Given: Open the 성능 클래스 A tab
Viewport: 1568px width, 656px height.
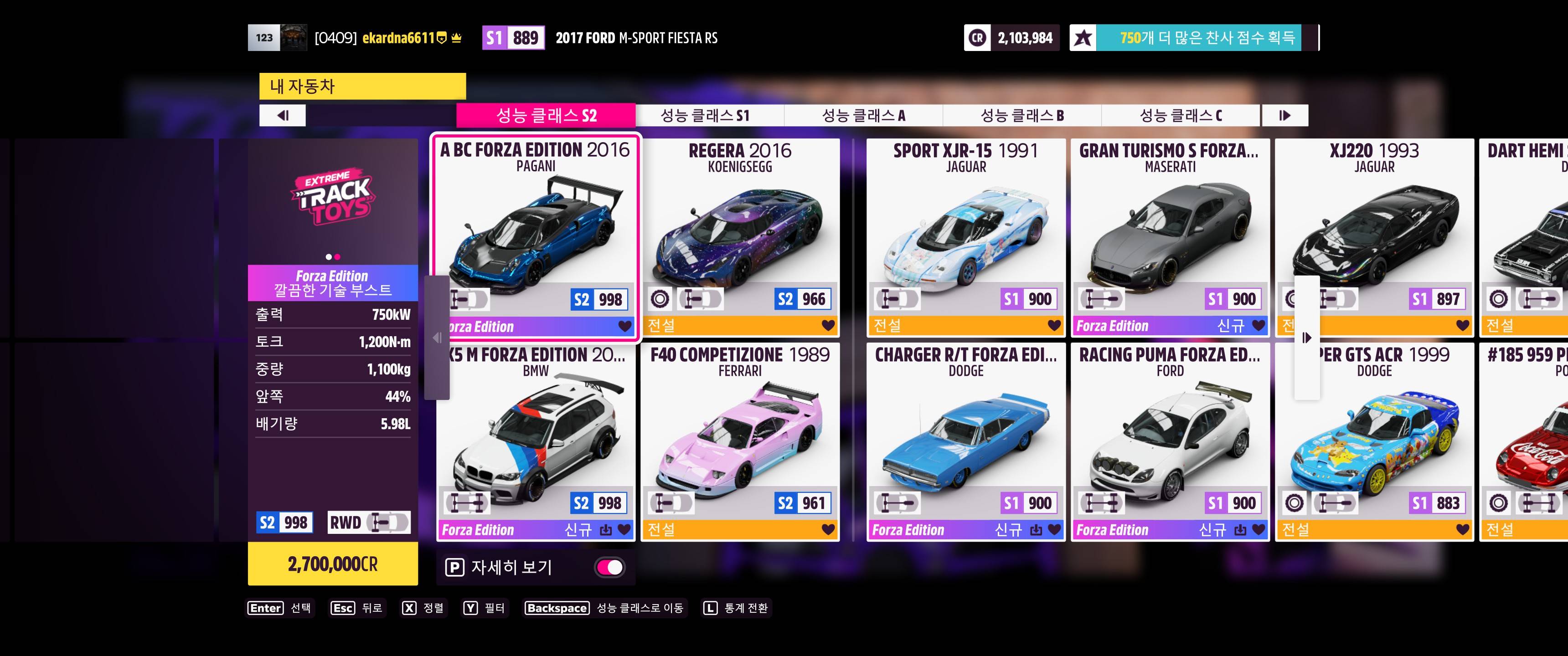Looking at the screenshot, I should click(x=863, y=116).
